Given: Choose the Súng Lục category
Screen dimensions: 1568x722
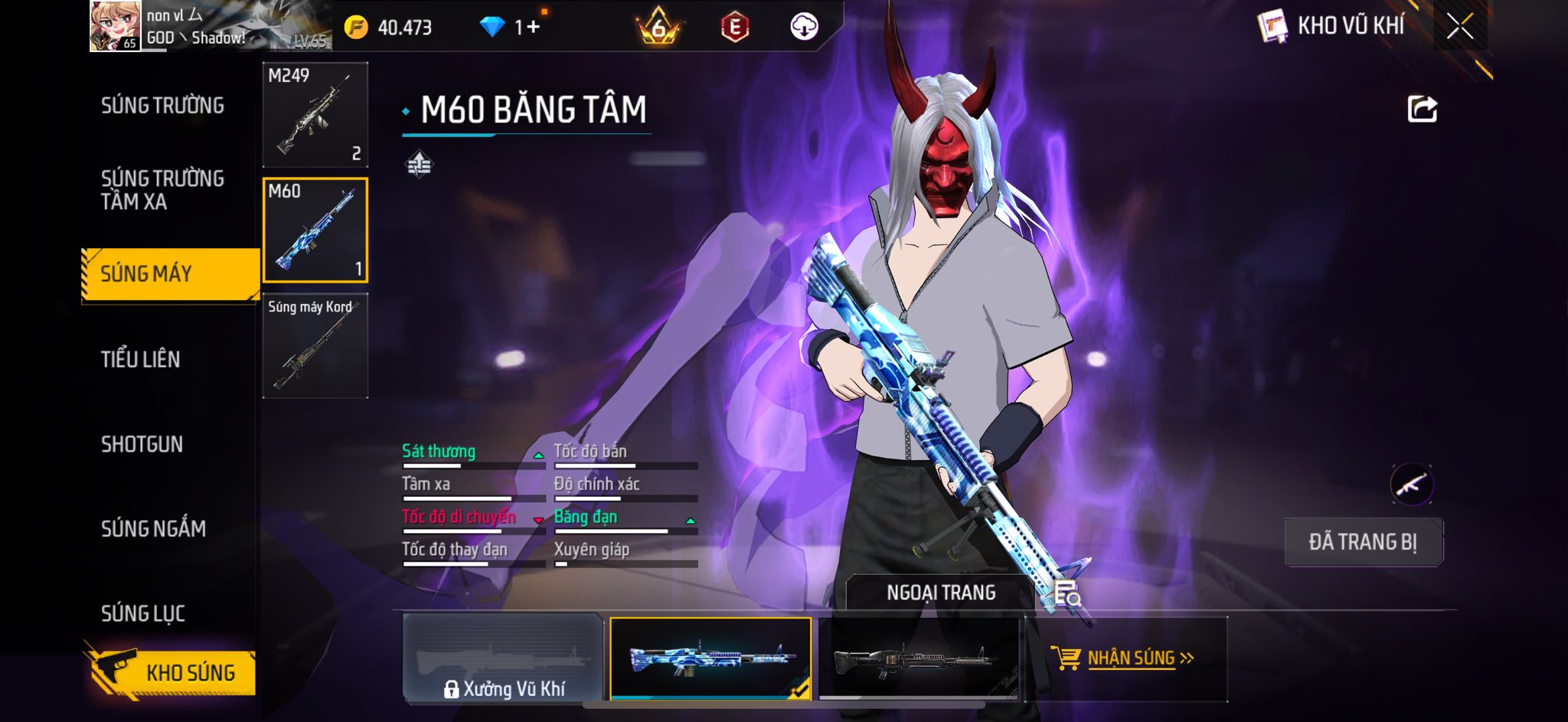Looking at the screenshot, I should 143,613.
